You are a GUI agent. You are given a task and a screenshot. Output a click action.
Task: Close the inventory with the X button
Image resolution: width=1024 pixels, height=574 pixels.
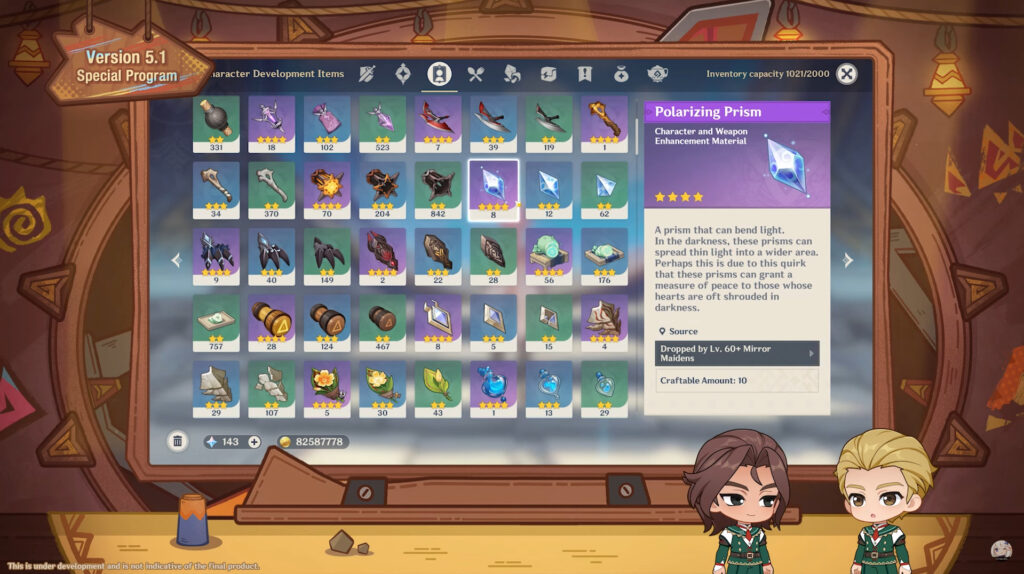pyautogui.click(x=846, y=74)
